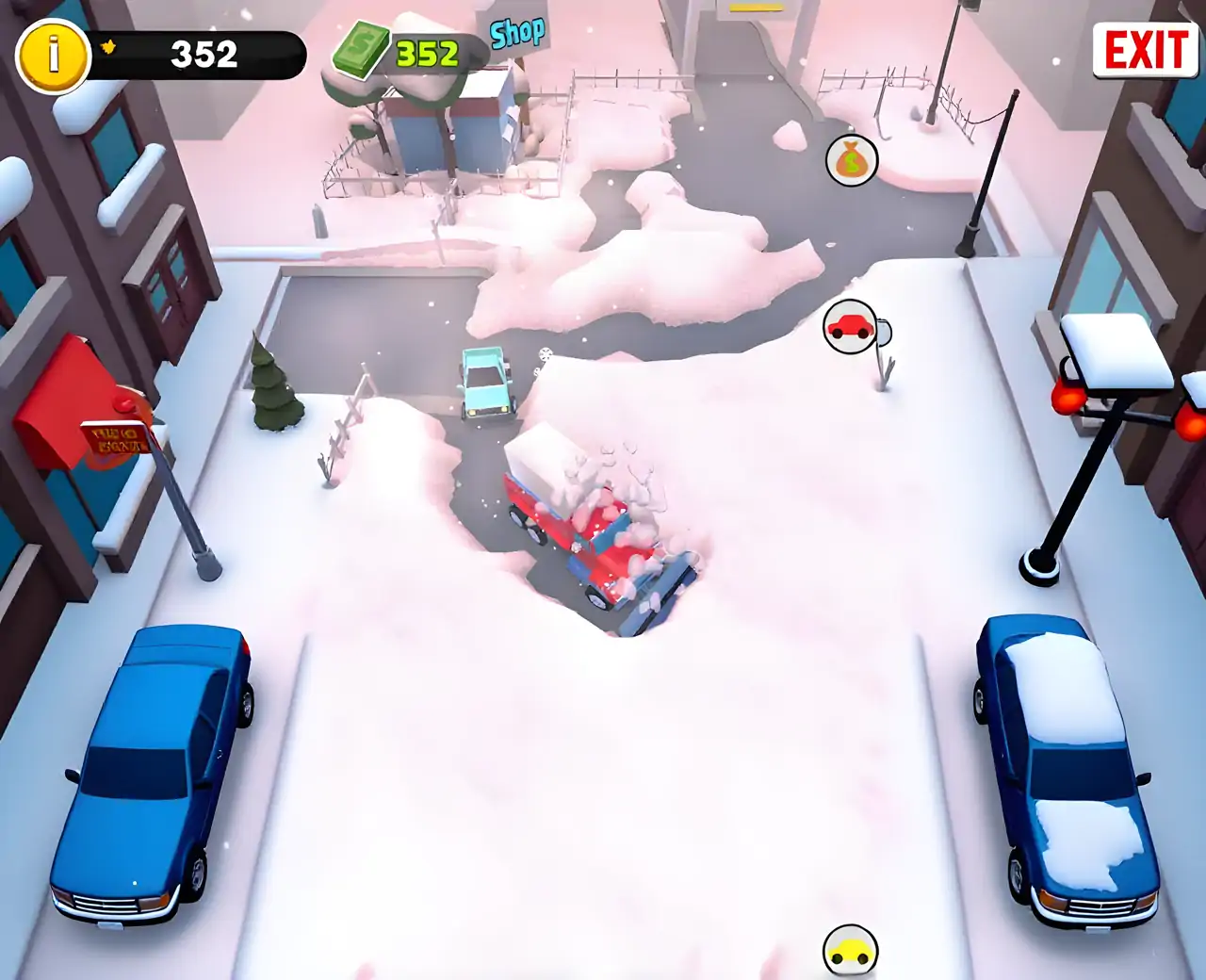
Task: Choose the red car marker icon
Action: tap(849, 327)
